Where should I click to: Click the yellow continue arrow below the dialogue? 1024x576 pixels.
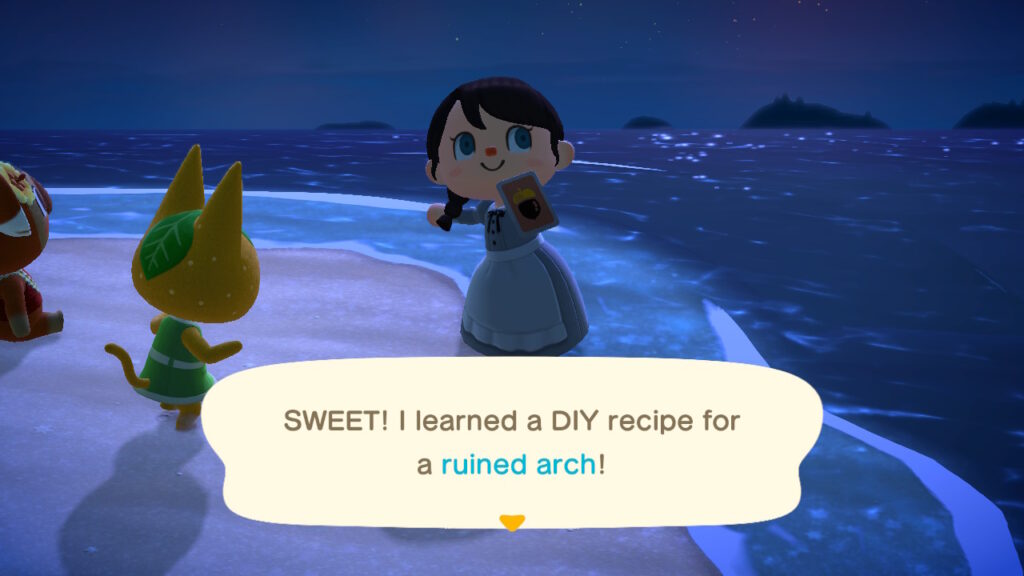click(x=512, y=522)
